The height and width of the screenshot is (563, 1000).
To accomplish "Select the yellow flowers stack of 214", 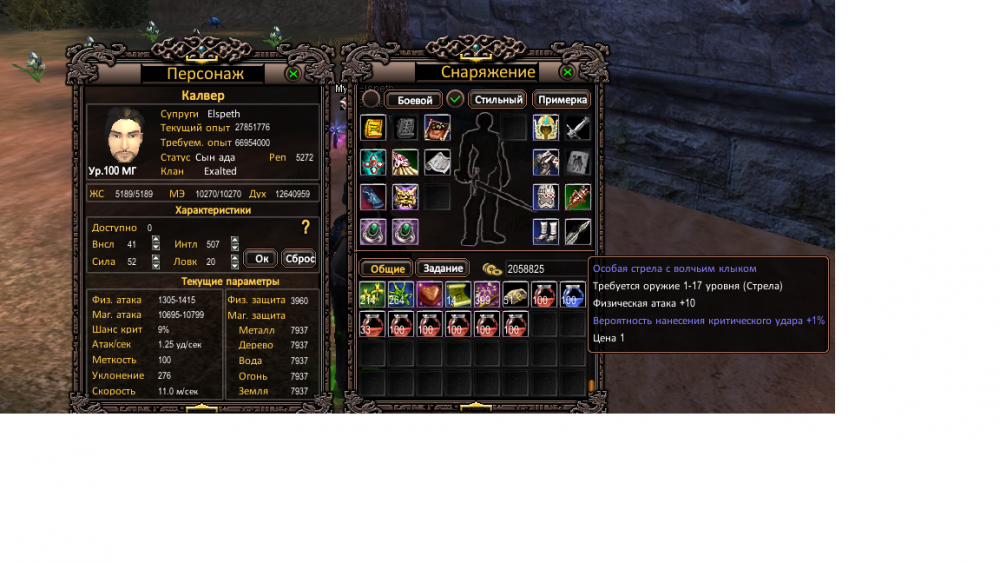I will point(372,295).
